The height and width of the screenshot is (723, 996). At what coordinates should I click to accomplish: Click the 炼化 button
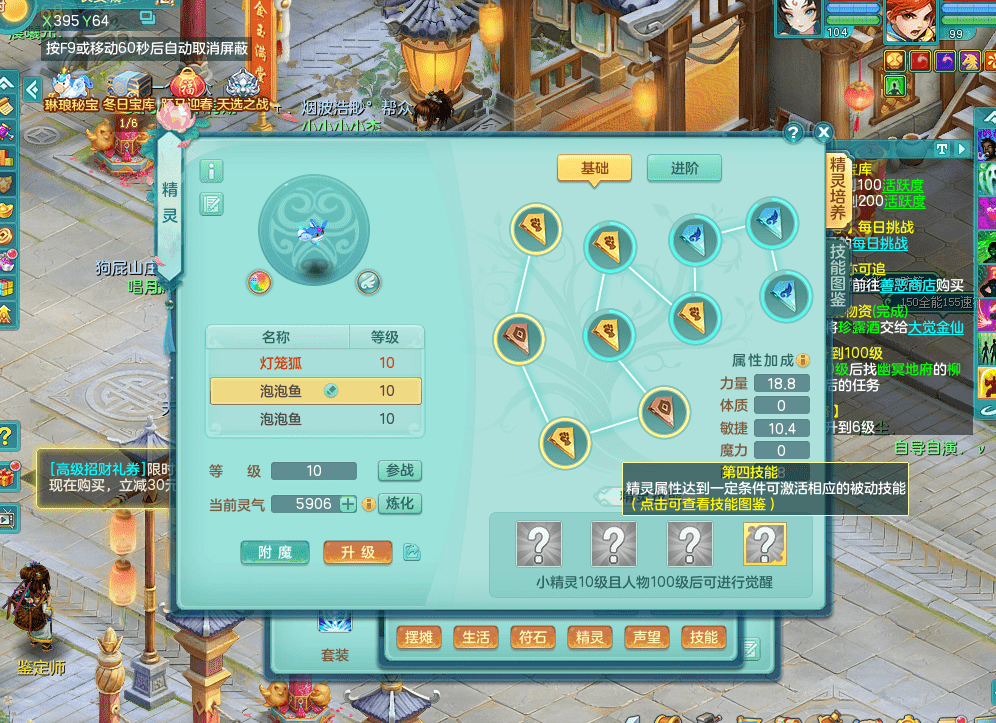399,503
